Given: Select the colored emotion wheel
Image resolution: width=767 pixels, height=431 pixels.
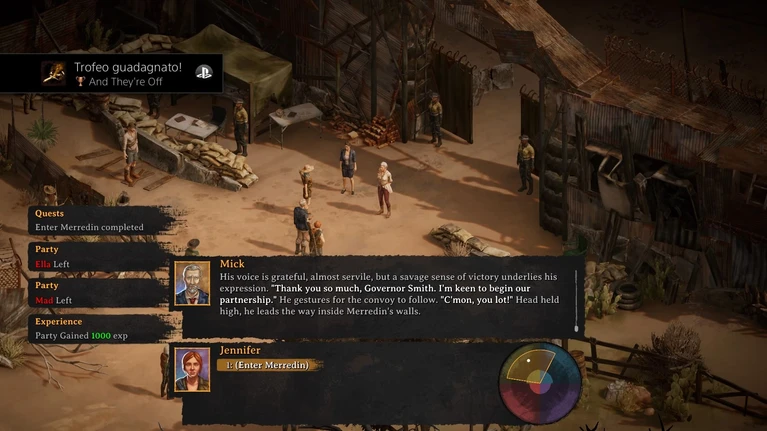Looking at the screenshot, I should [540, 382].
